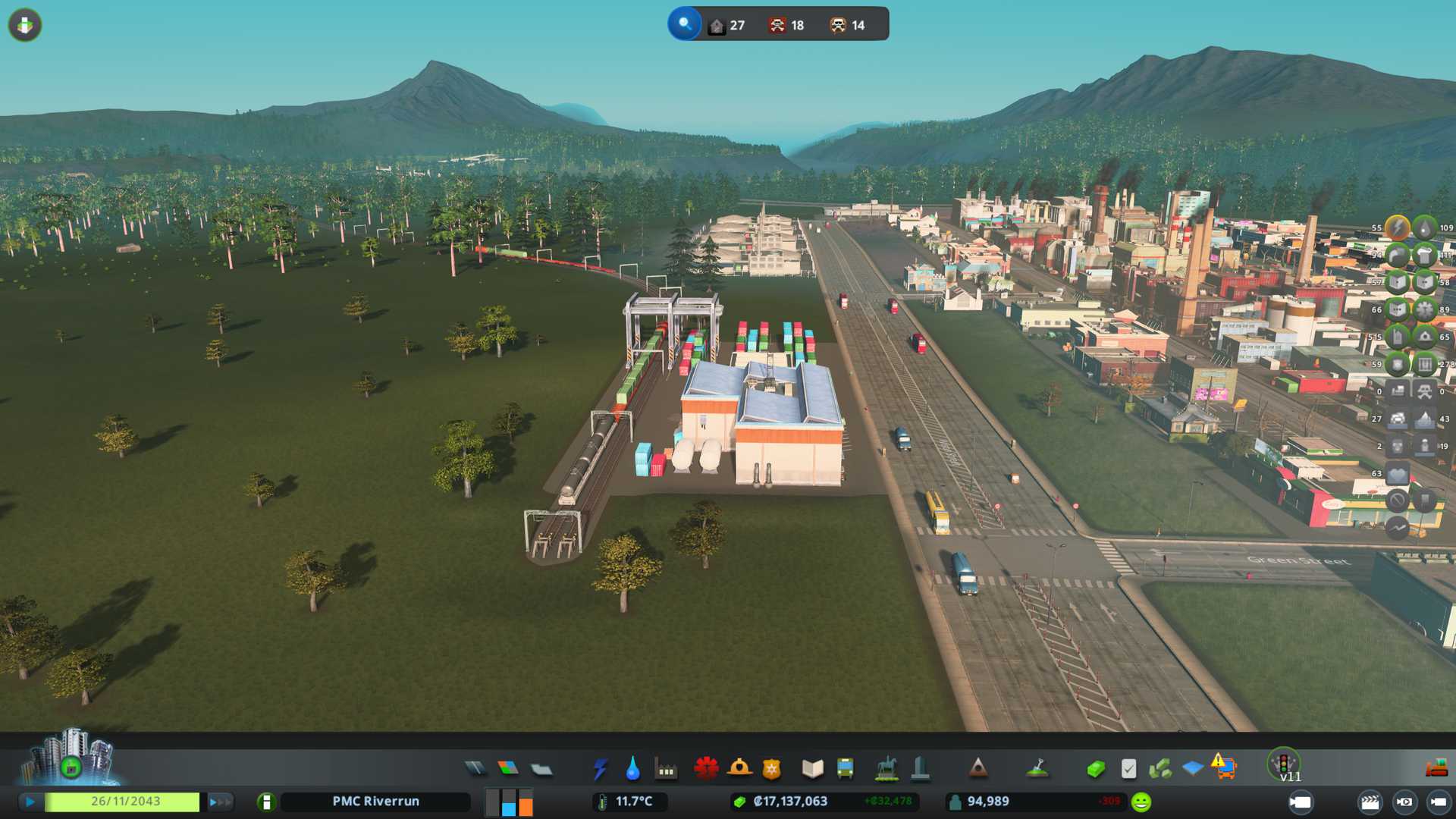The image size is (1456, 819).
Task: Change simulation speed with the arrows button
Action: coord(220,802)
